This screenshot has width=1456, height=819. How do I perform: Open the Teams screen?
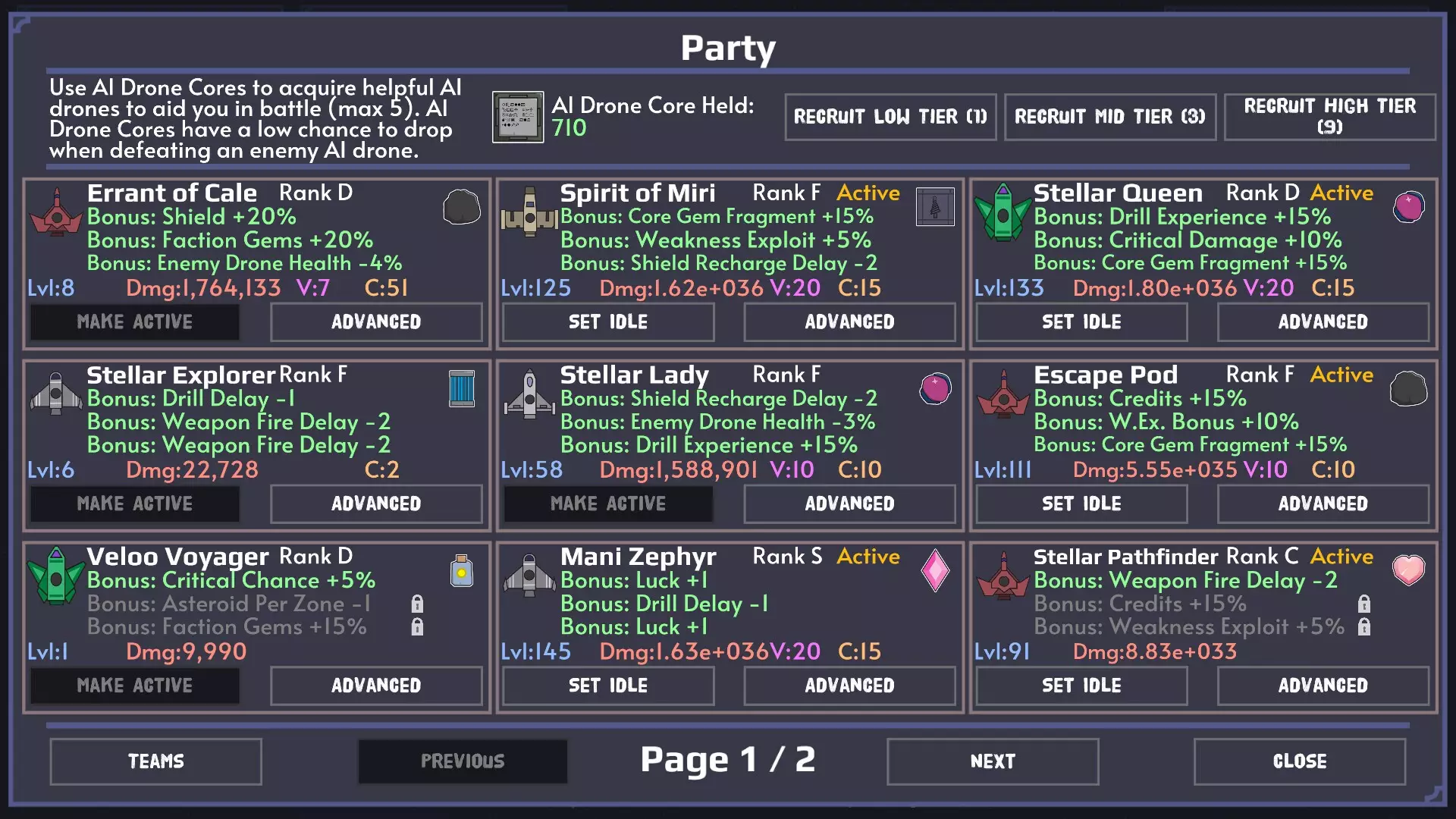point(155,761)
